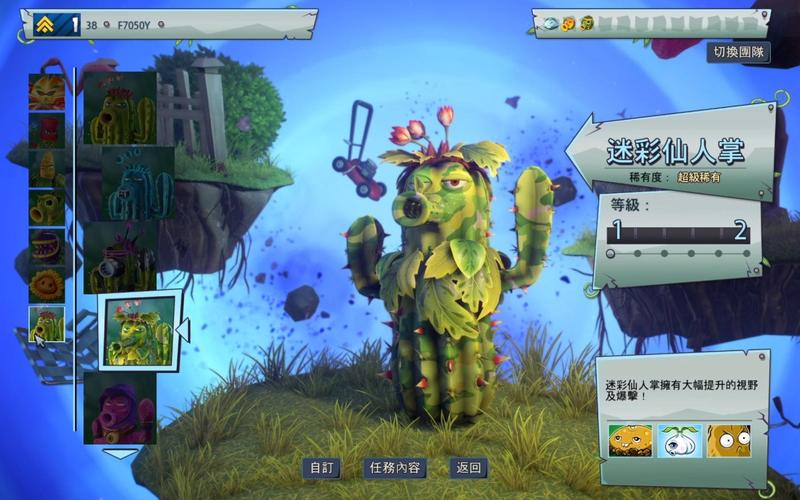Open 任務內容 mission details
Viewport: 800px width, 500px height.
[x=394, y=468]
